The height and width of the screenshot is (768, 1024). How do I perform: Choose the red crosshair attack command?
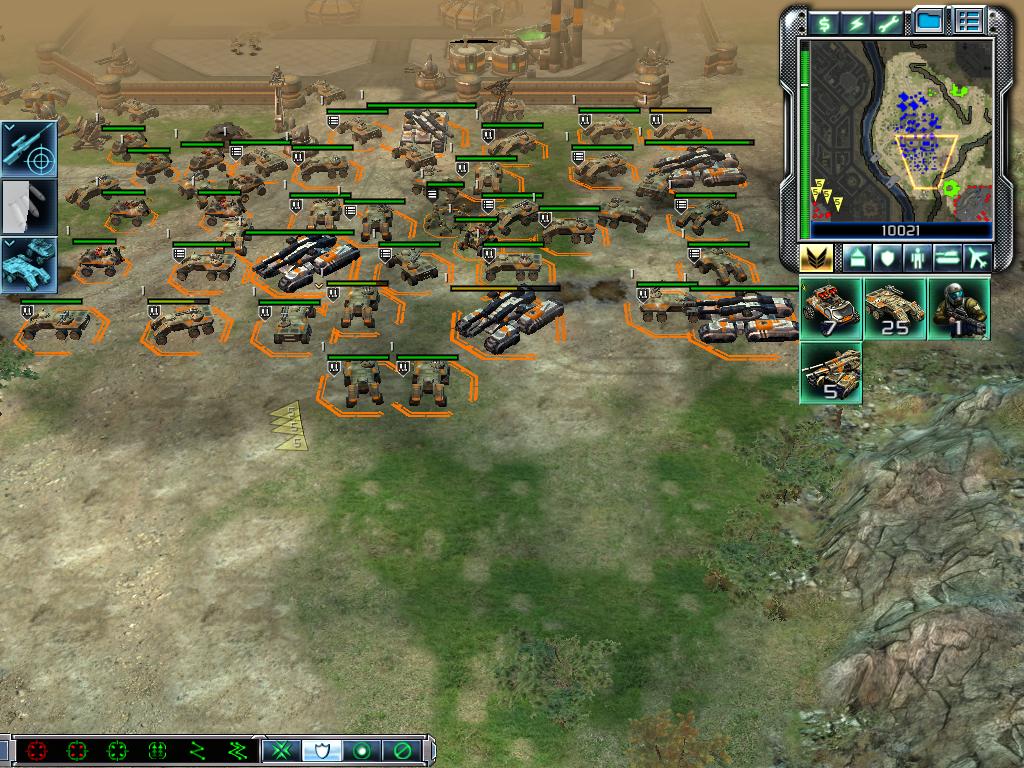[x=38, y=750]
